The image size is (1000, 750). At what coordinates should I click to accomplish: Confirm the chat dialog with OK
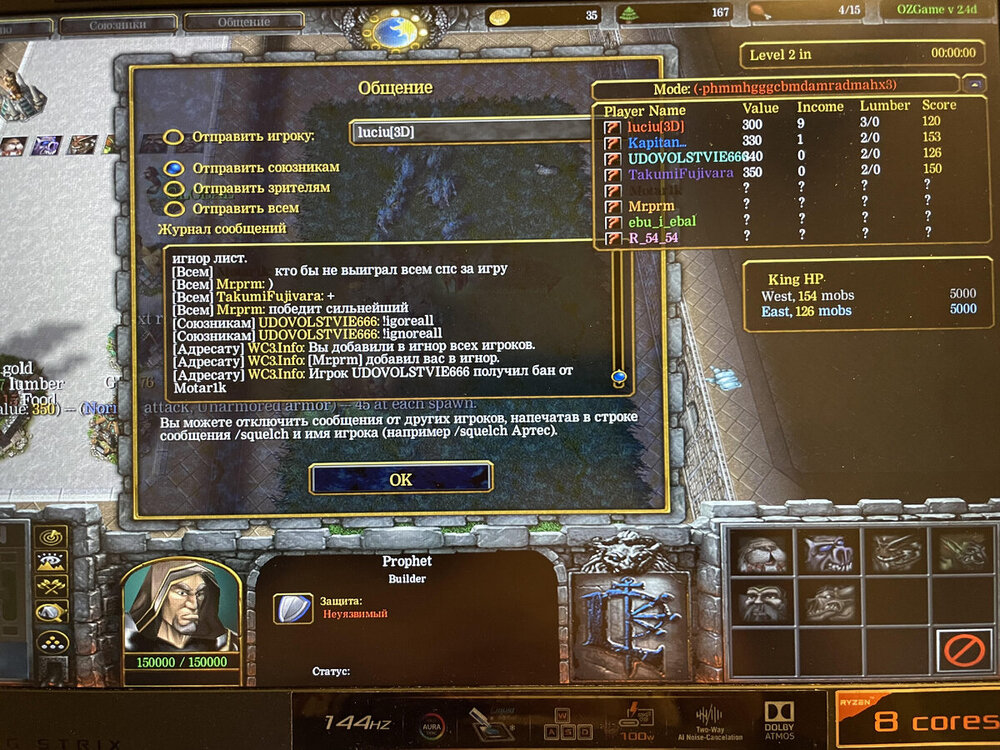click(x=400, y=479)
